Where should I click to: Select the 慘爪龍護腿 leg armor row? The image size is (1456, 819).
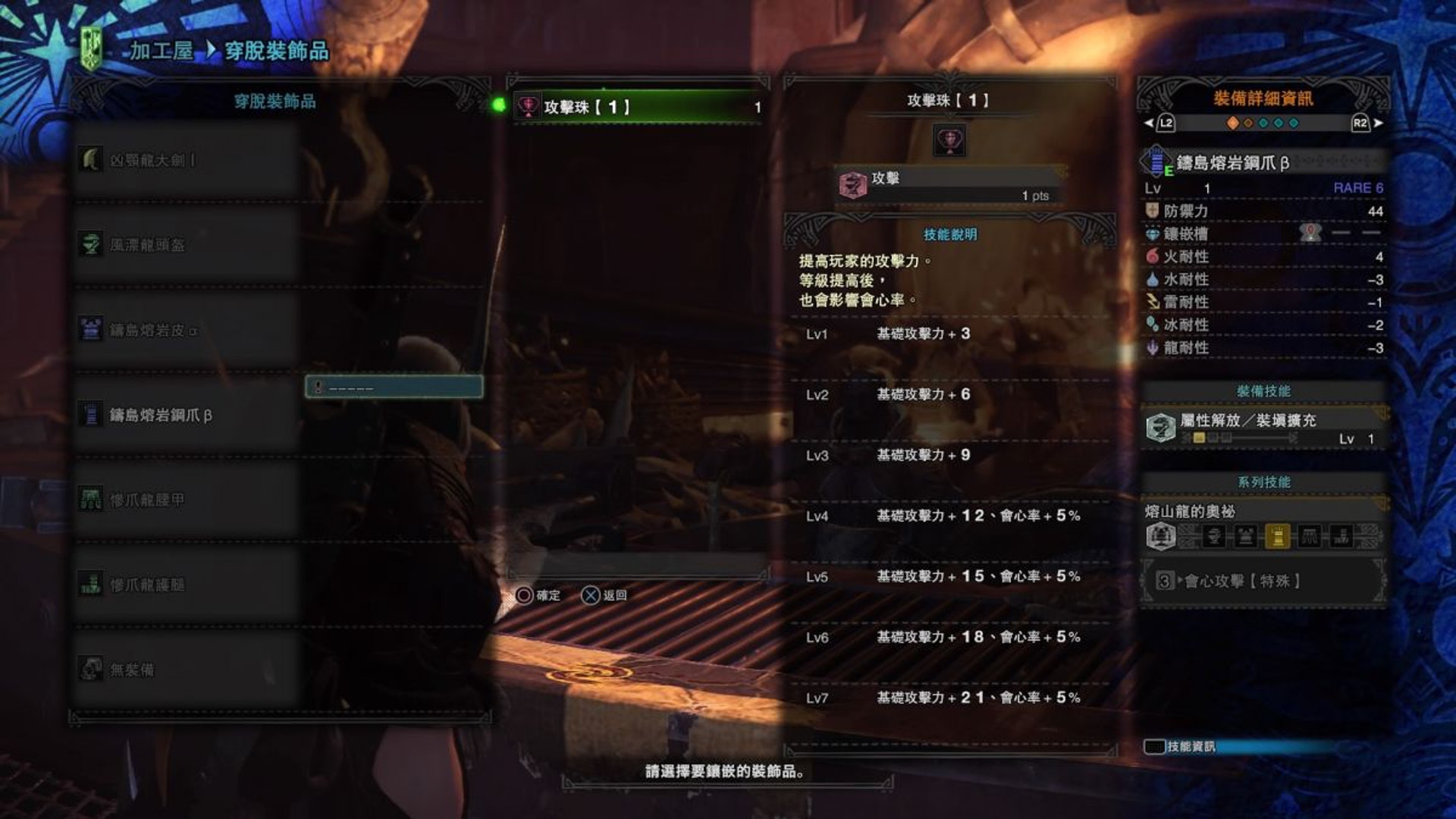(186, 585)
